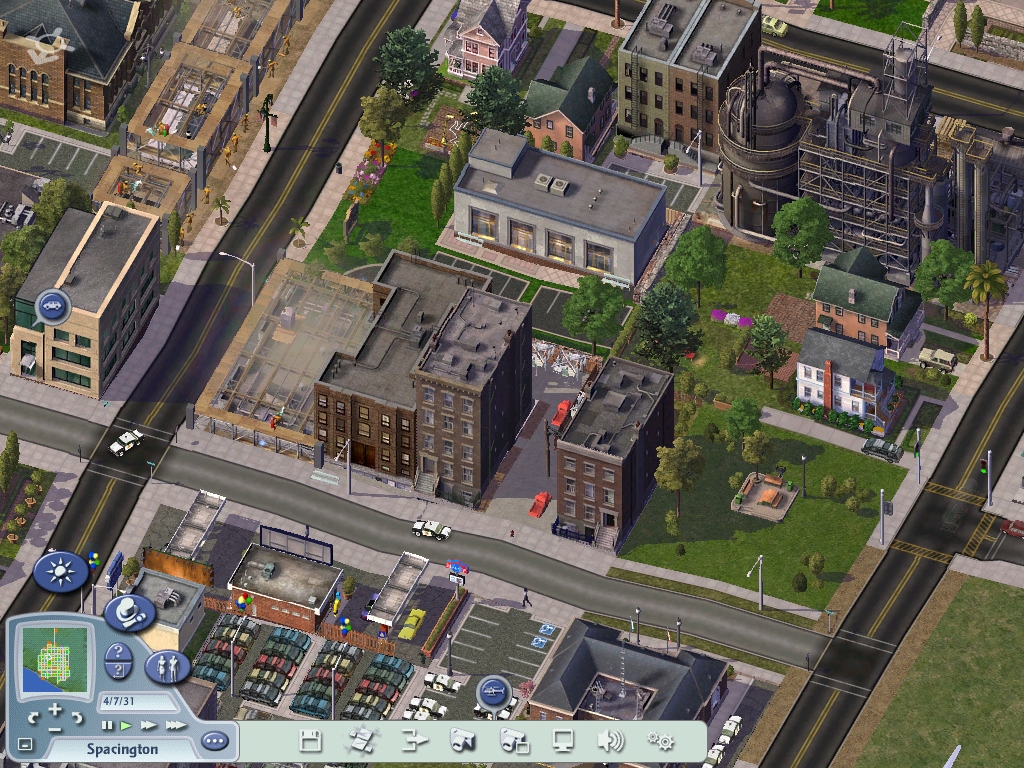Enter My Sim Mode people button
Screen dimensions: 1024x768
point(167,667)
